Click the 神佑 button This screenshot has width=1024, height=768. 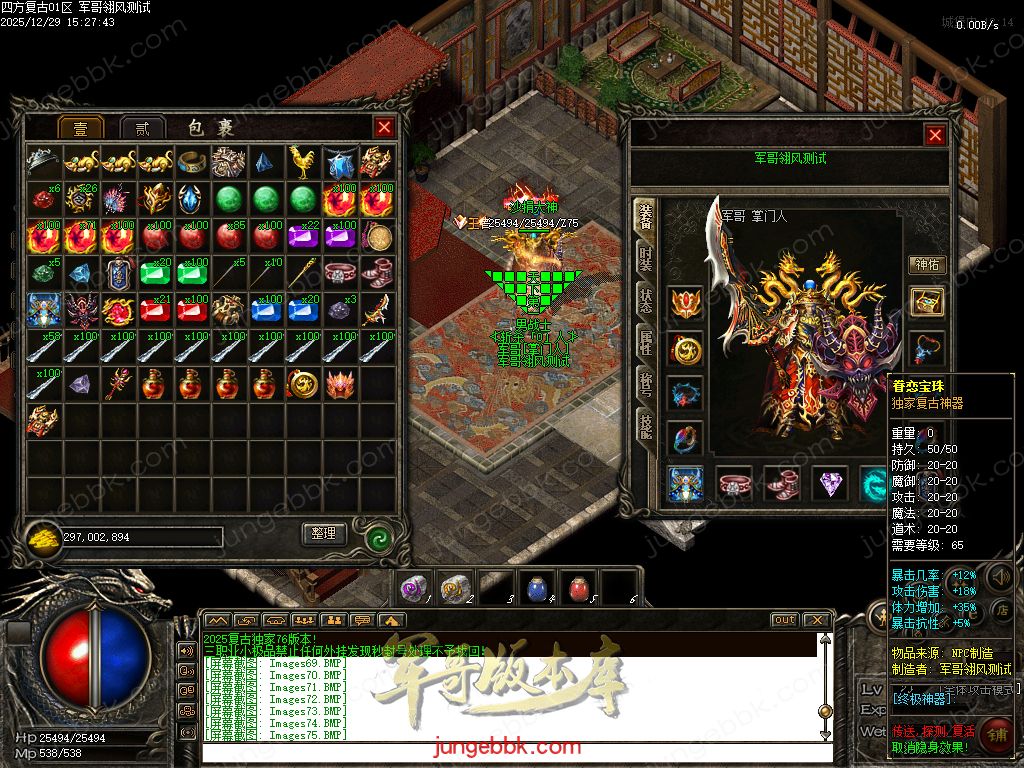[927, 264]
